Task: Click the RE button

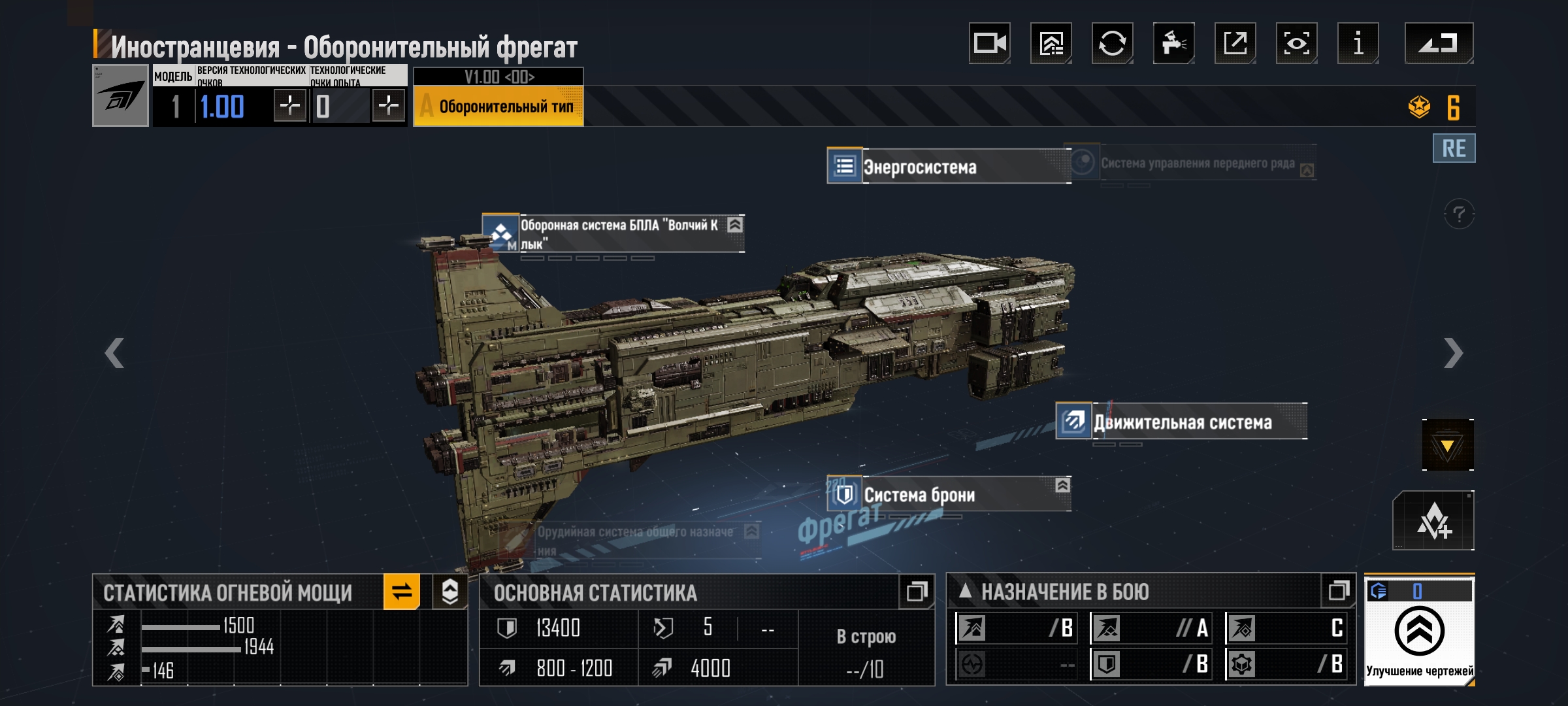Action: [1454, 148]
